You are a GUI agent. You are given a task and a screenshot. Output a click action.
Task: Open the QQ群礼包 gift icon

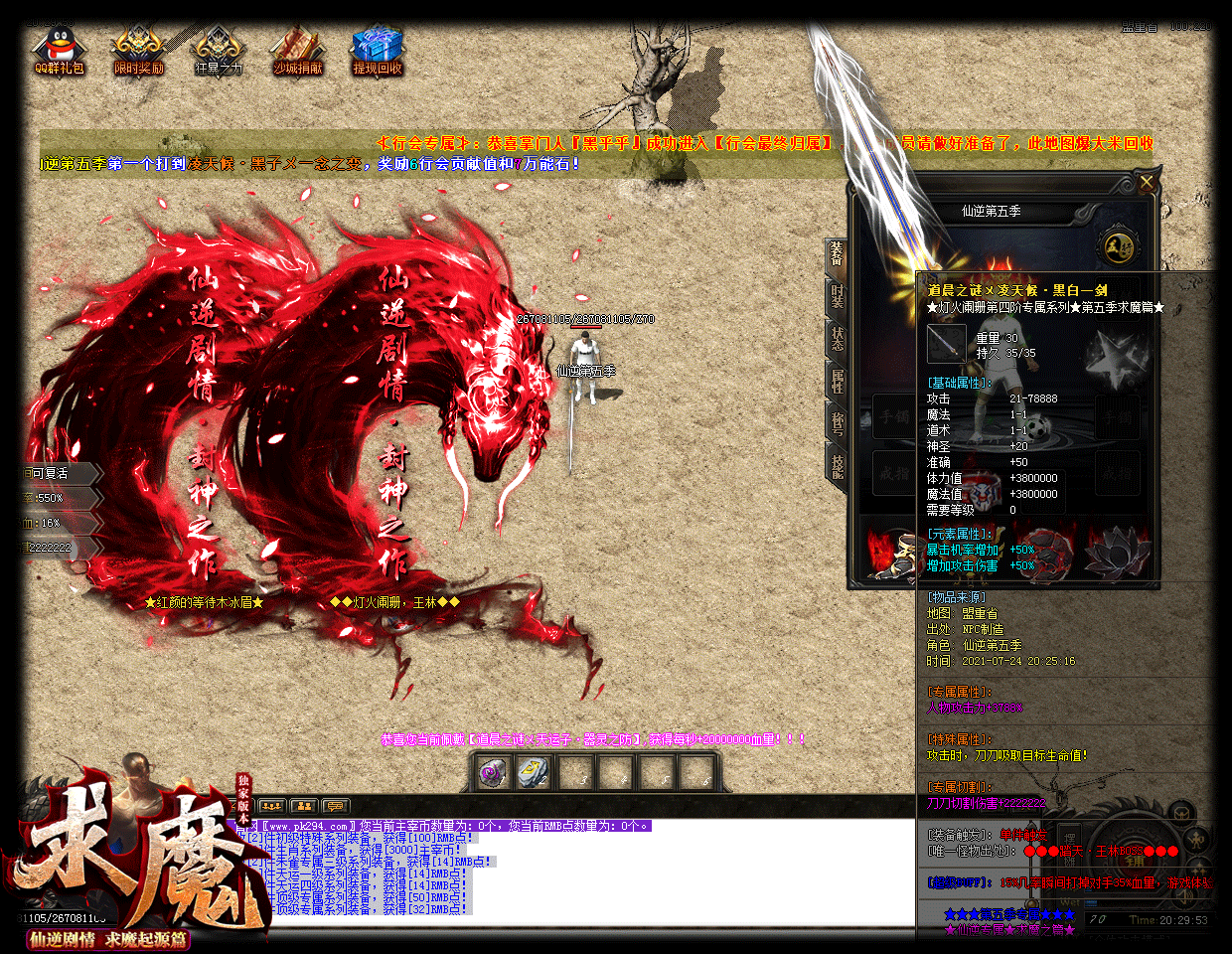click(x=59, y=51)
